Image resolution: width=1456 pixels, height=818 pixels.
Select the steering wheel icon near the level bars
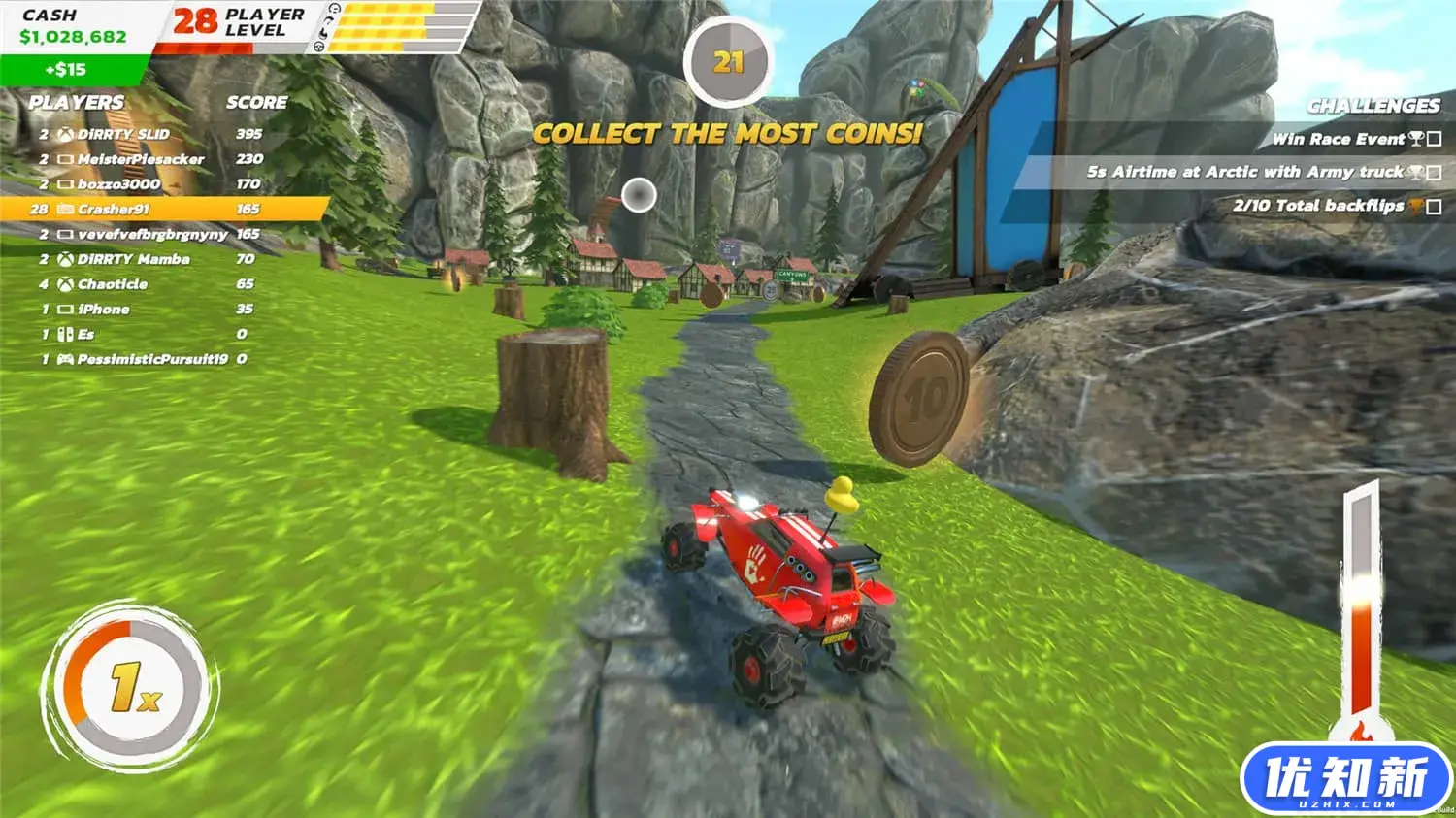(318, 47)
